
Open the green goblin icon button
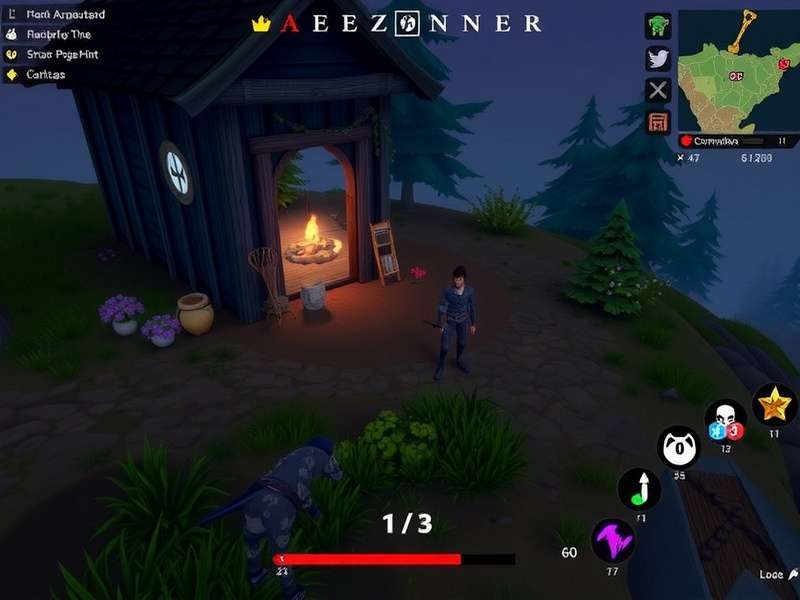[x=657, y=26]
